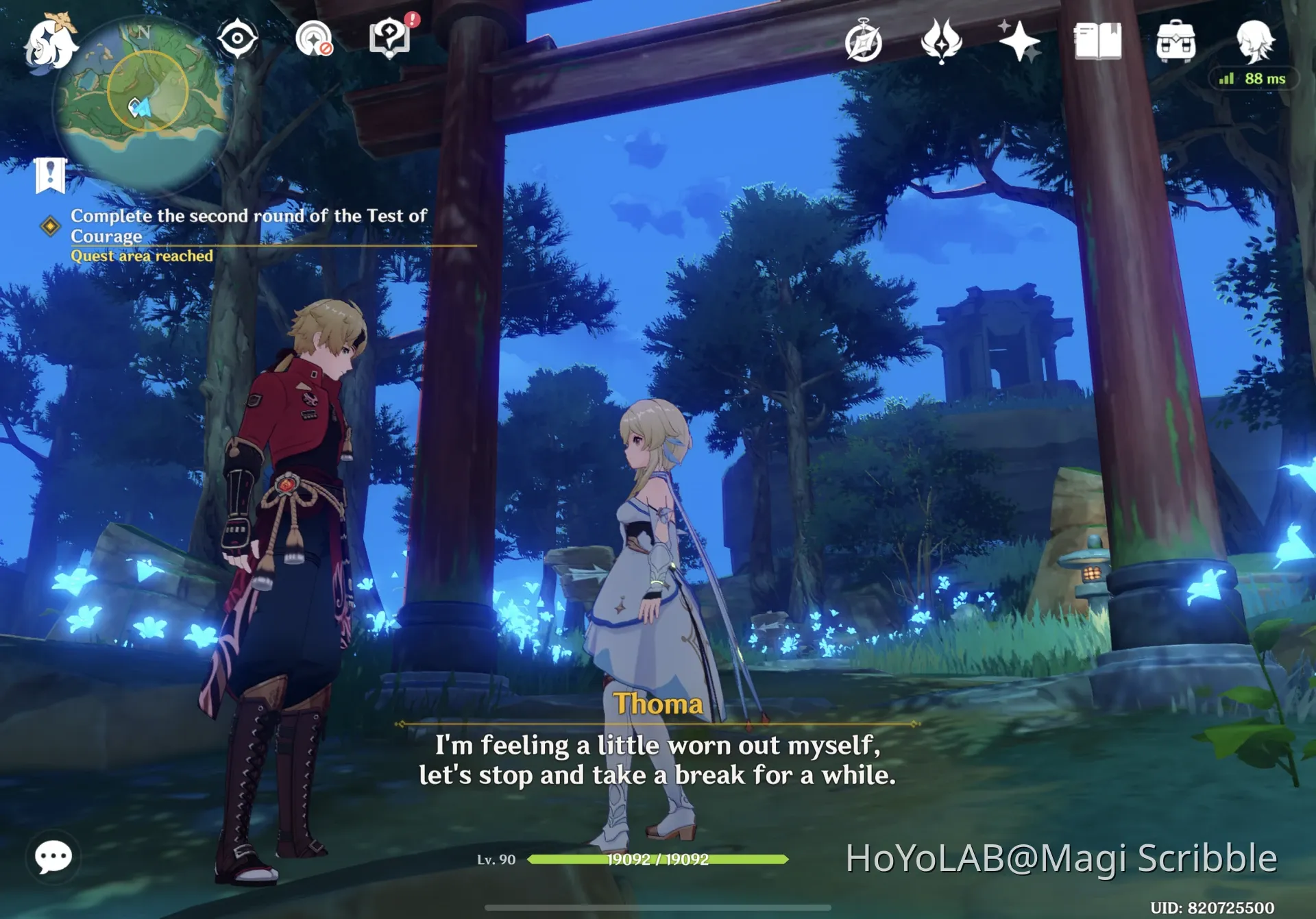Click the network signal strength bars
This screenshot has height=919, width=1316.
click(1226, 77)
